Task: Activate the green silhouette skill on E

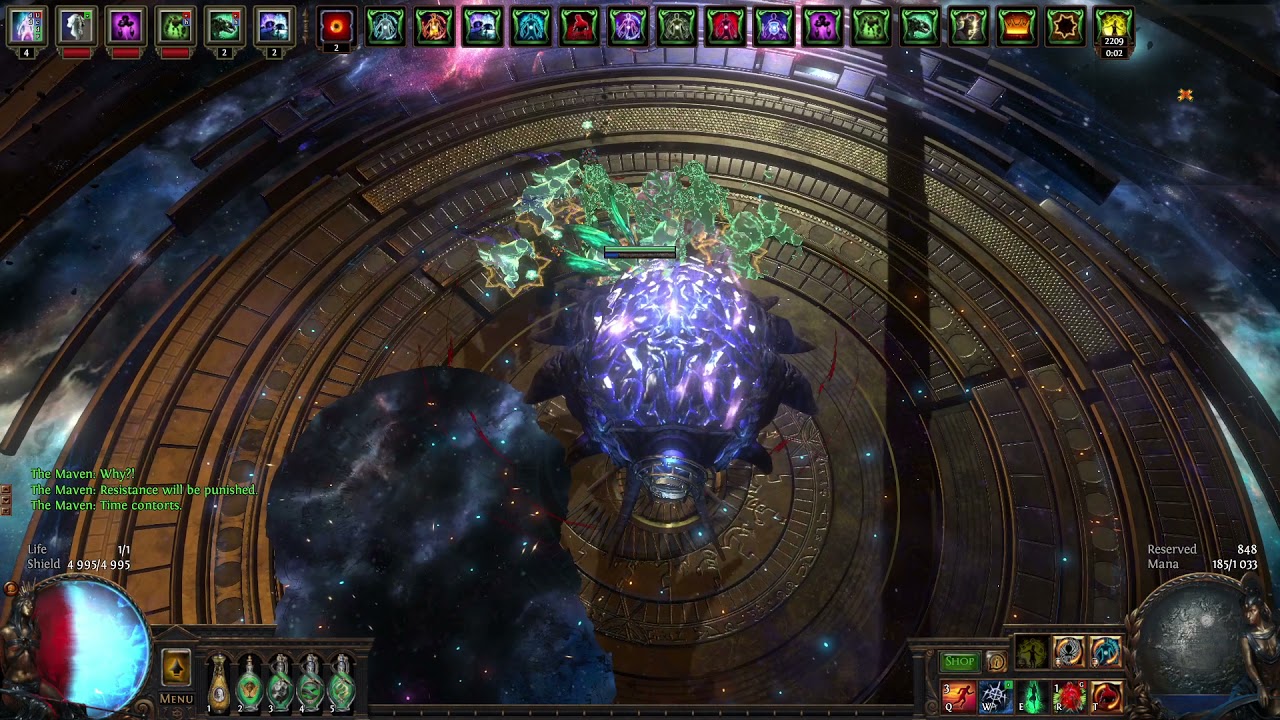Action: pyautogui.click(x=1032, y=695)
